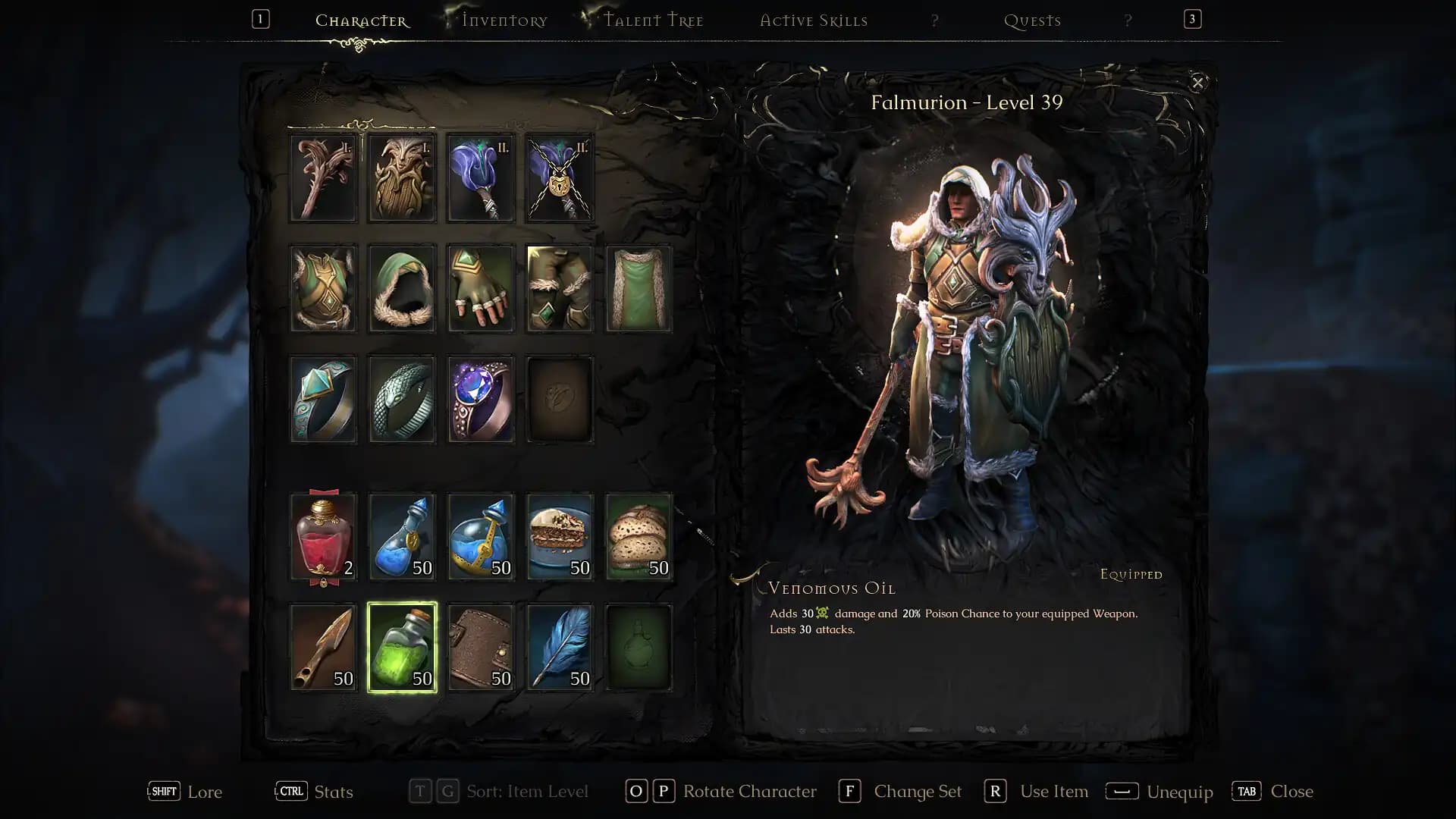Image resolution: width=1456 pixels, height=819 pixels.
Task: Click the blue feather consumable
Action: click(x=559, y=645)
